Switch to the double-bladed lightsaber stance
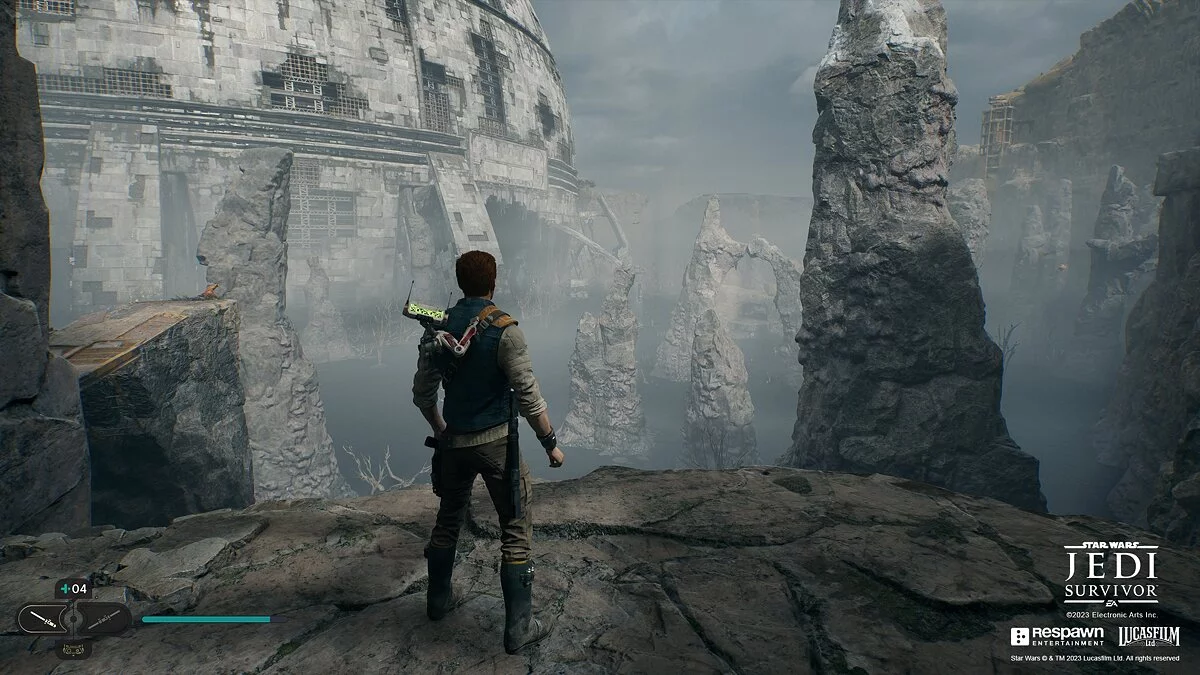The height and width of the screenshot is (675, 1200). [x=106, y=619]
